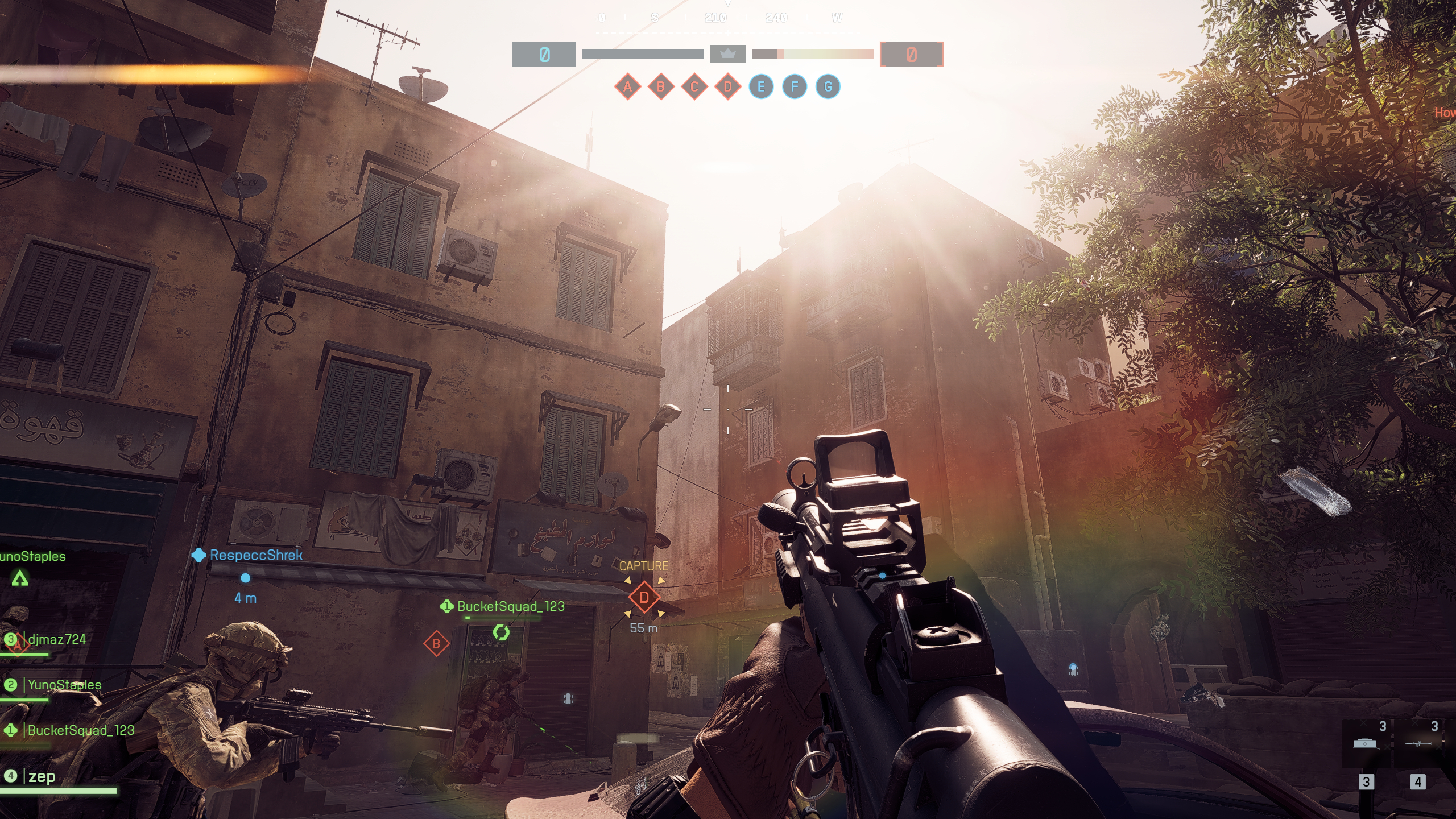Image resolution: width=1456 pixels, height=819 pixels.
Task: Click zep's name in the squad list
Action: point(44,776)
